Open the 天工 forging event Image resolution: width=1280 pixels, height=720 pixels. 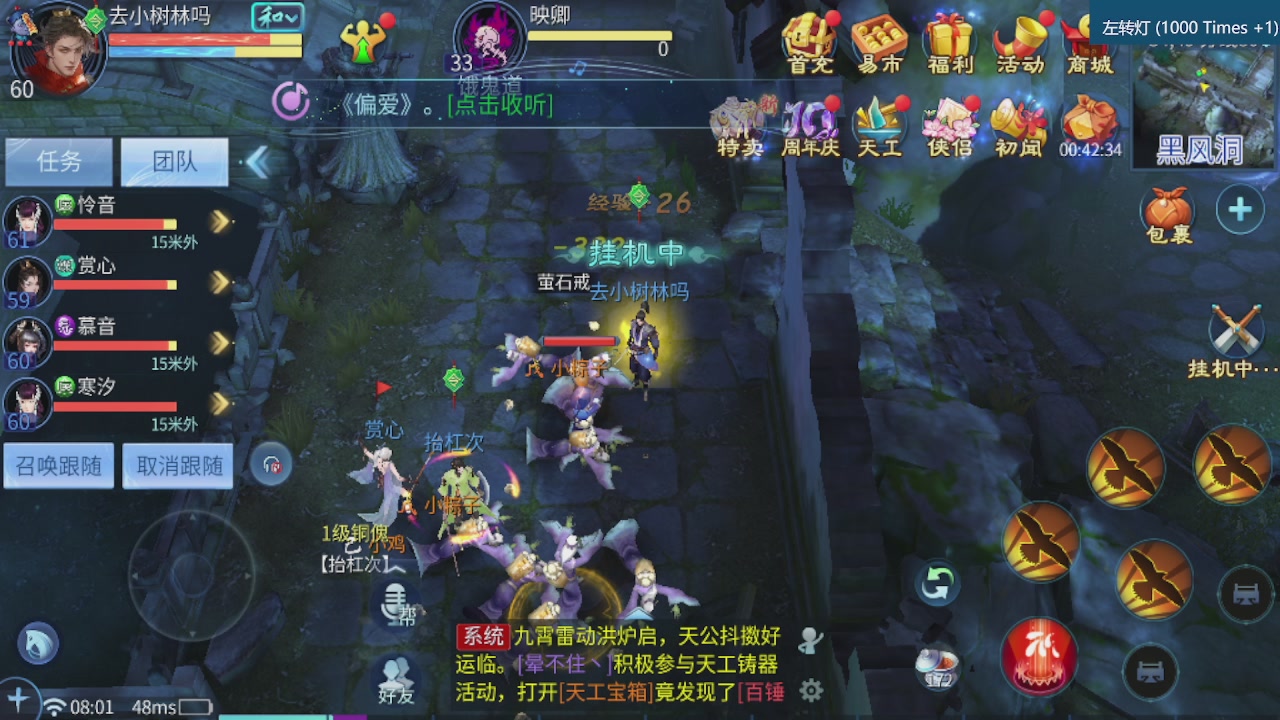point(878,128)
